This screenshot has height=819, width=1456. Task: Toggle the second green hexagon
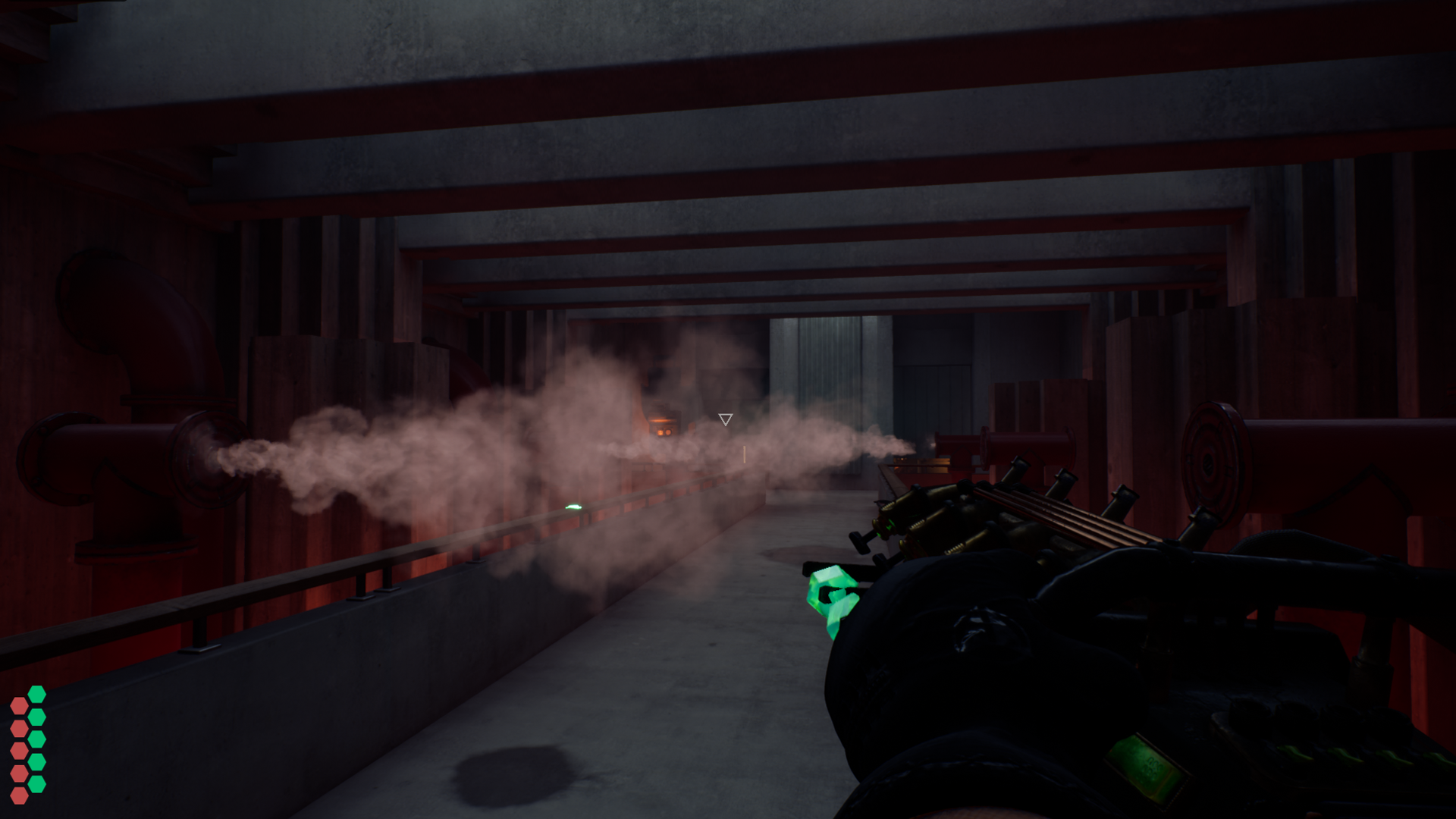36,716
